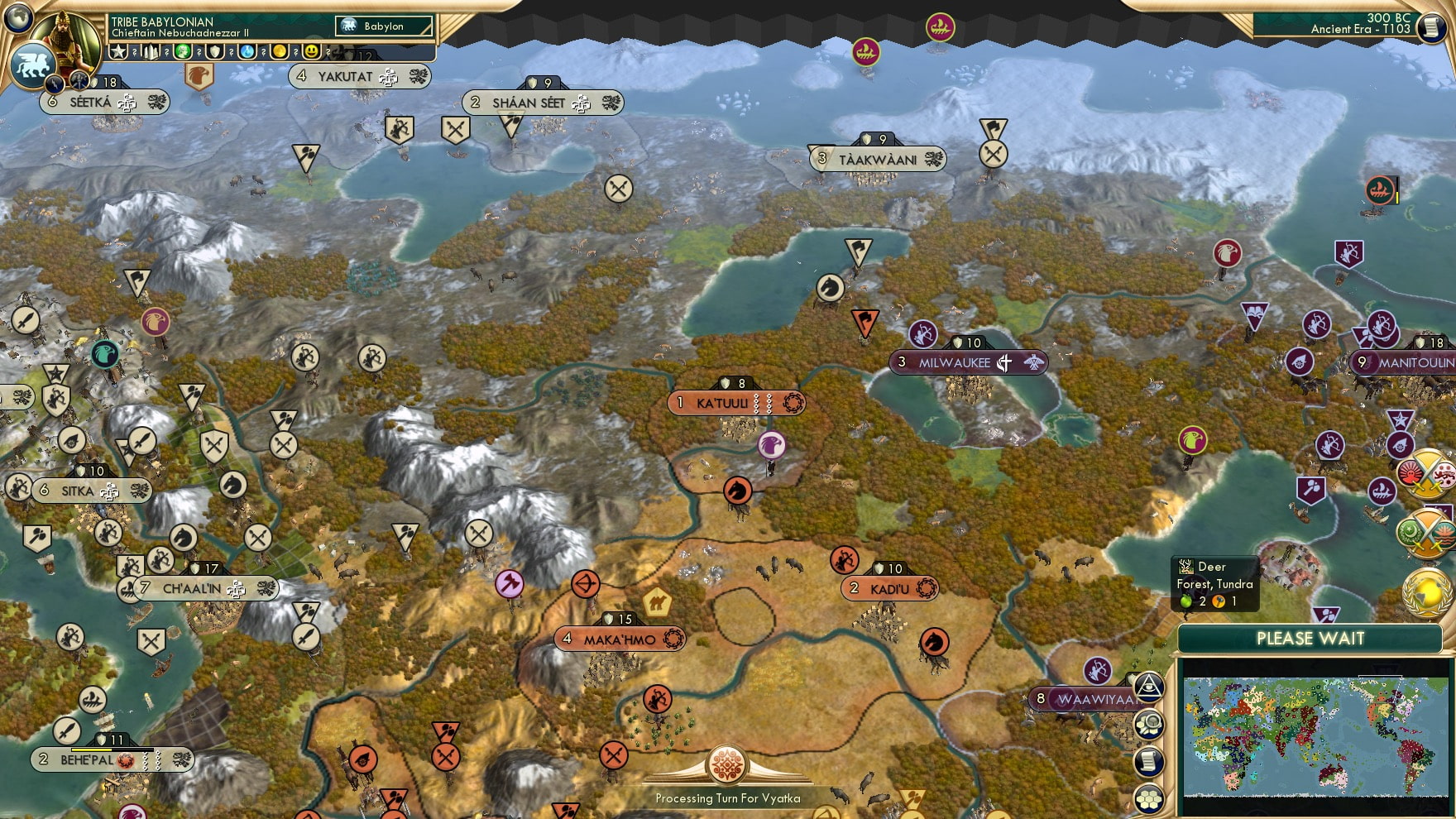Screen dimensions: 1456x819
Task: Open the notification log scroll icon
Action: point(1148,761)
